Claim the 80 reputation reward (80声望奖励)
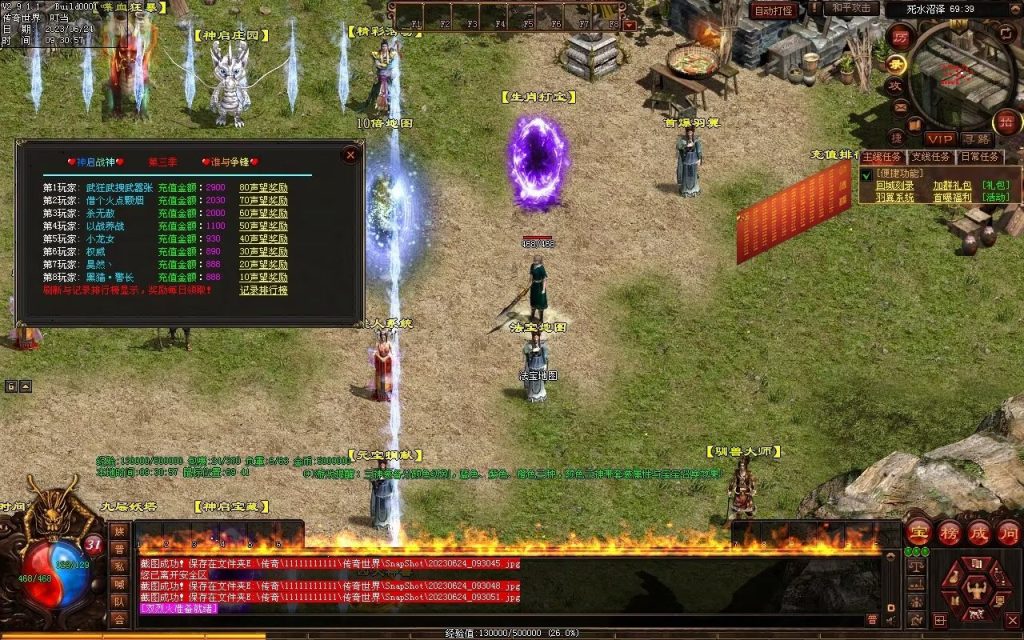Image resolution: width=1024 pixels, height=640 pixels. point(263,187)
